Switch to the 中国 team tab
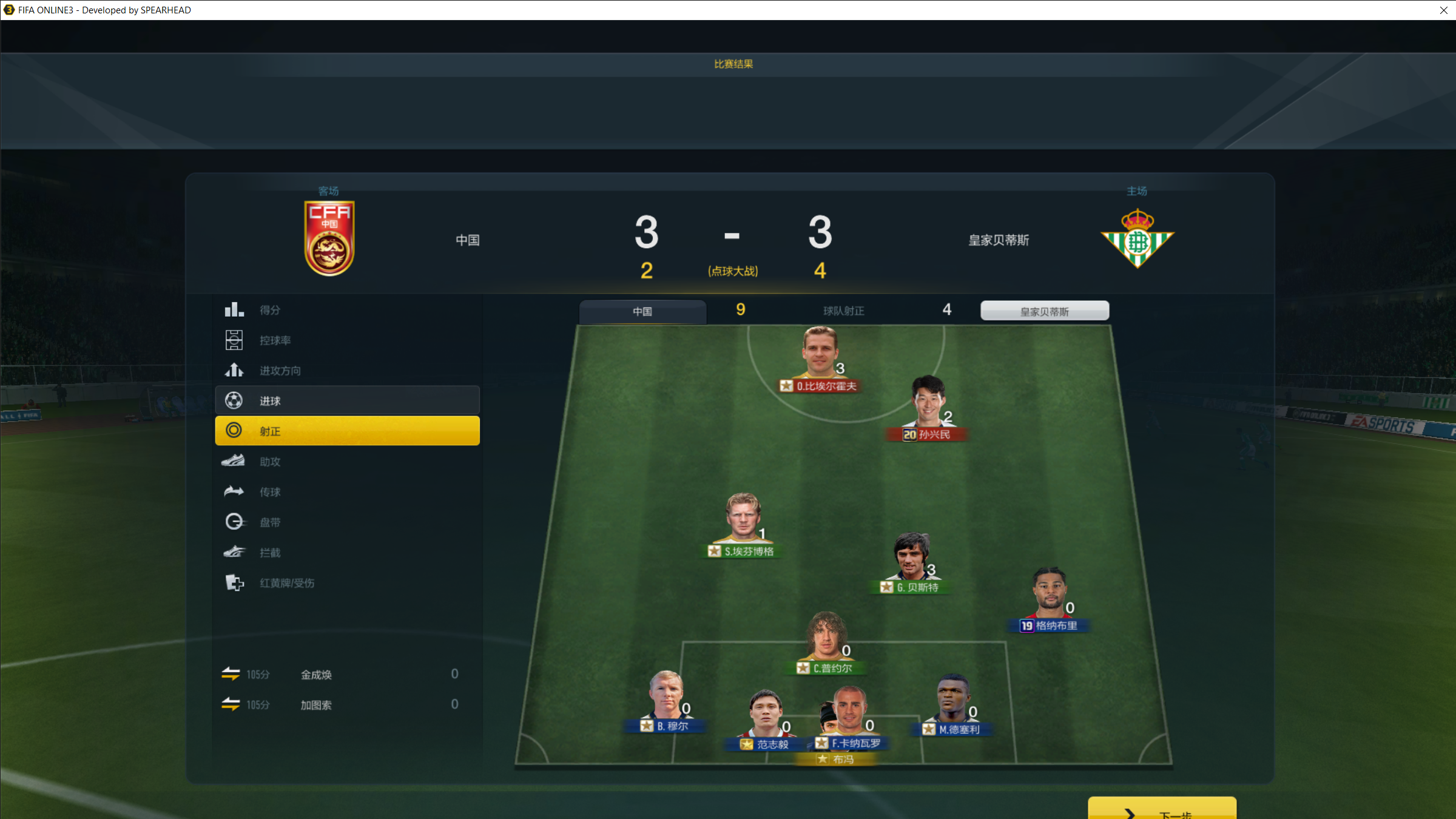The width and height of the screenshot is (1456, 819). click(642, 311)
